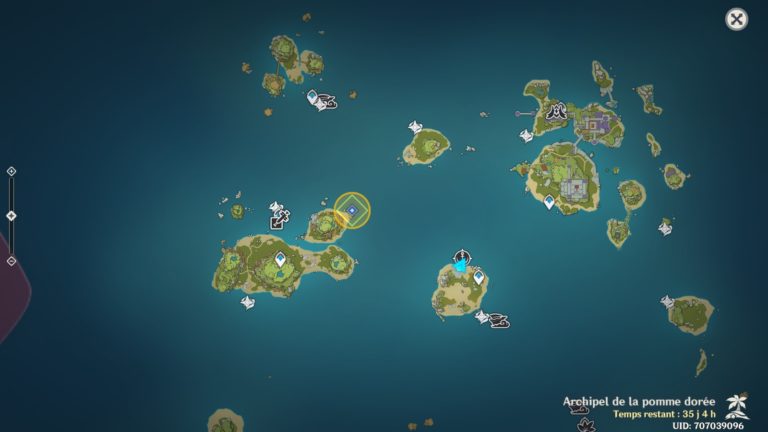Select the domain icon on the northeastern island
Image resolution: width=768 pixels, height=432 pixels.
(557, 111)
